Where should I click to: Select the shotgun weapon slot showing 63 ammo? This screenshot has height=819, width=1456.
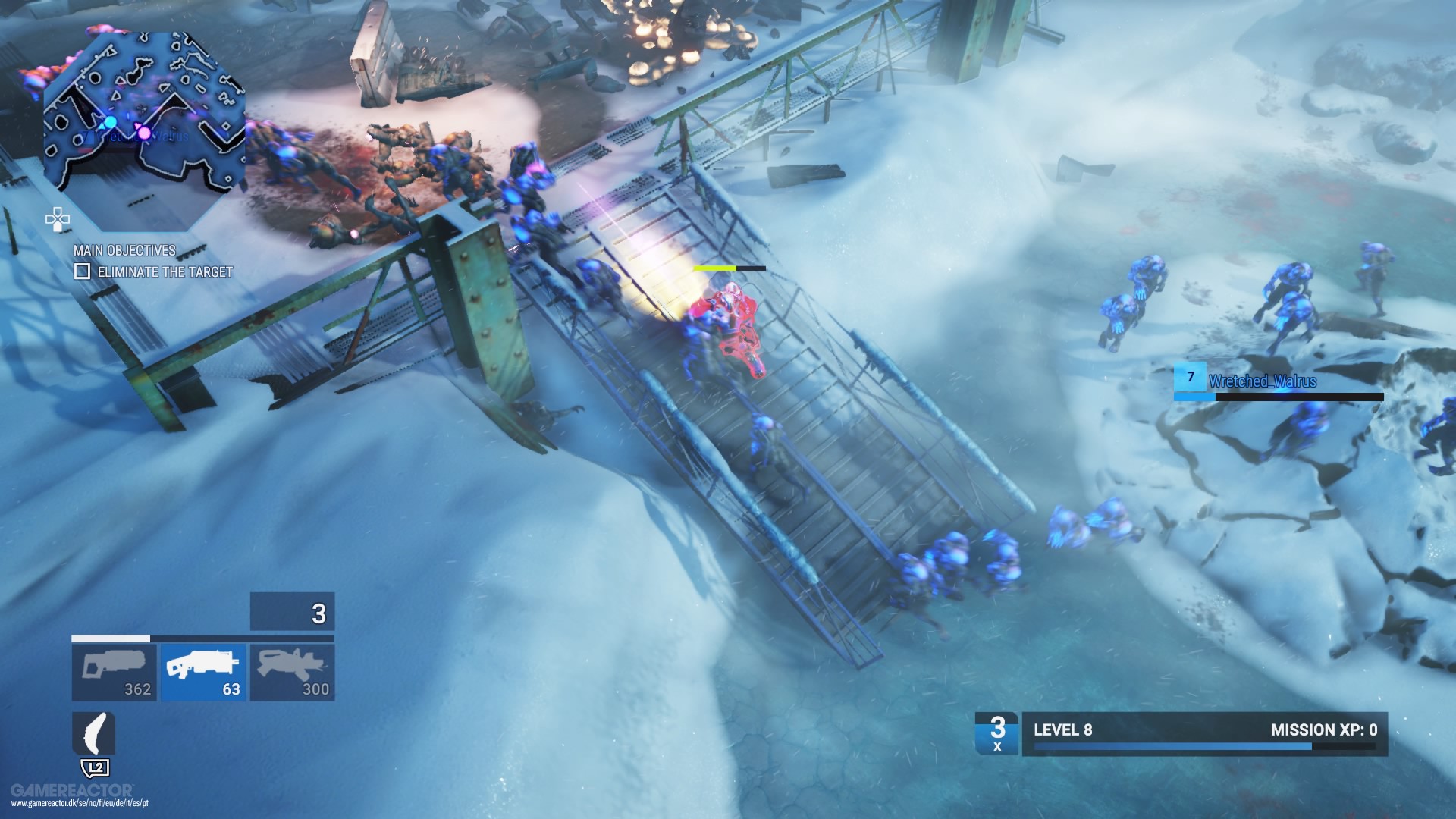click(203, 672)
